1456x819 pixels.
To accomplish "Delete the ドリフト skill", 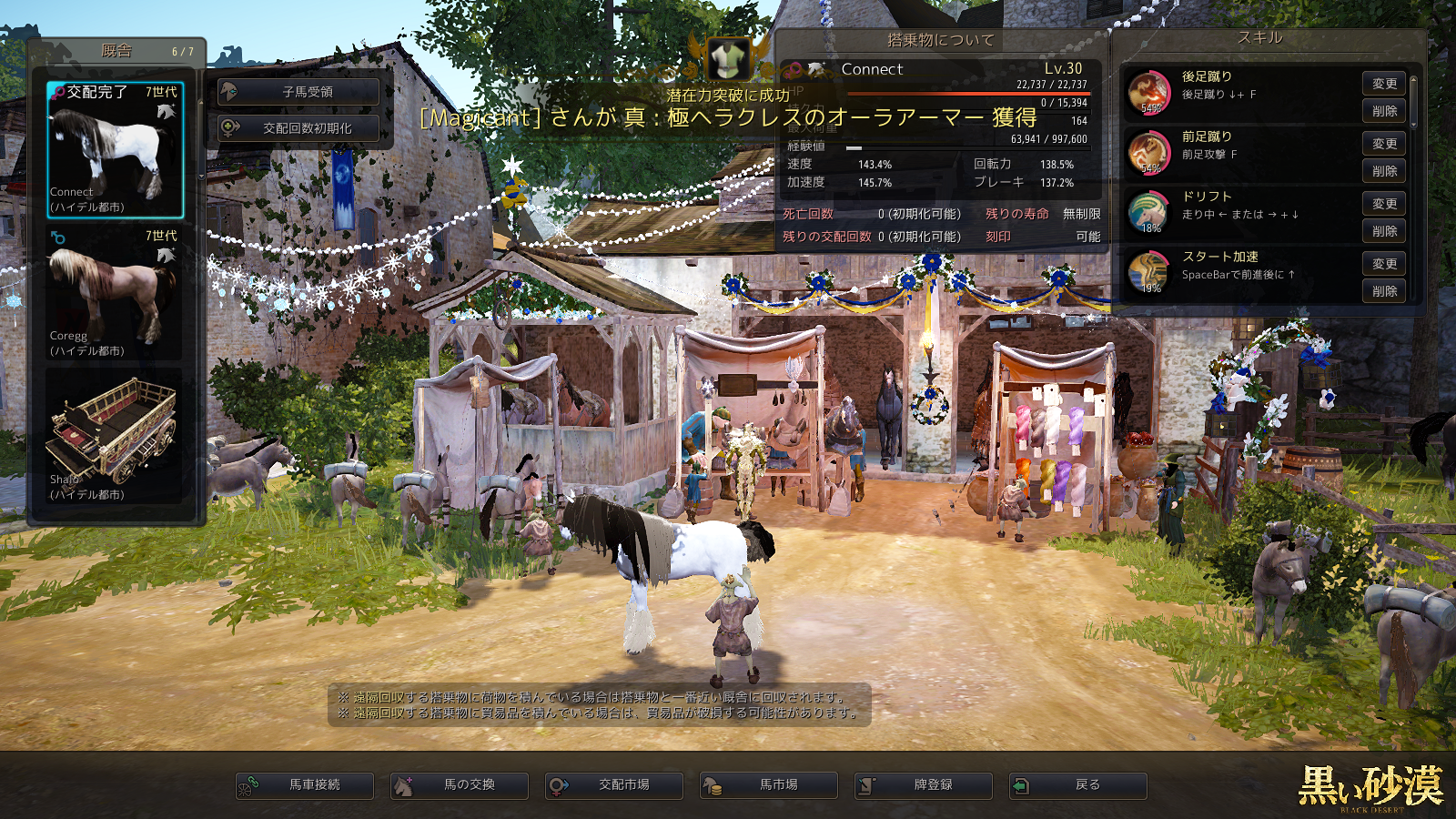I will [1384, 231].
